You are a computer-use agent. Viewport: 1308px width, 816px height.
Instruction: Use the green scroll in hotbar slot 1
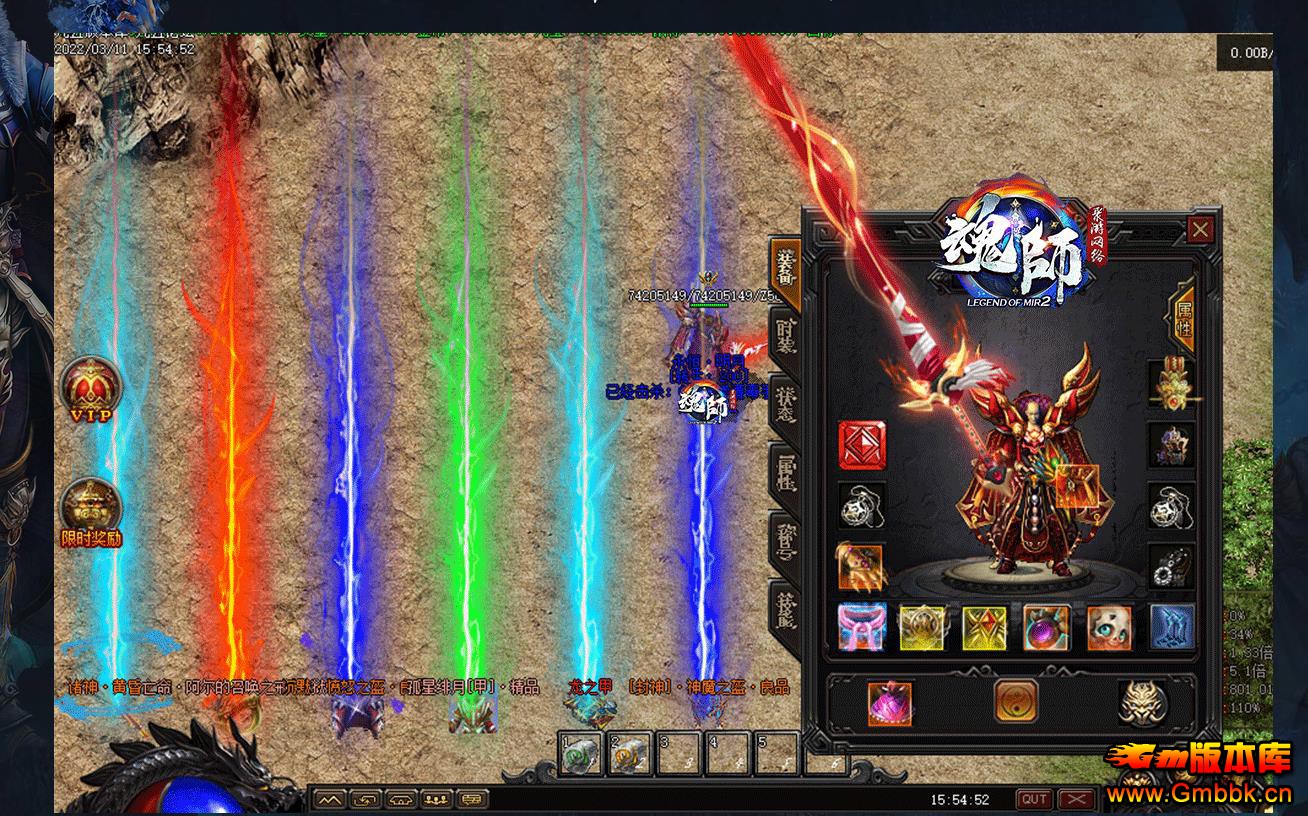click(x=581, y=755)
